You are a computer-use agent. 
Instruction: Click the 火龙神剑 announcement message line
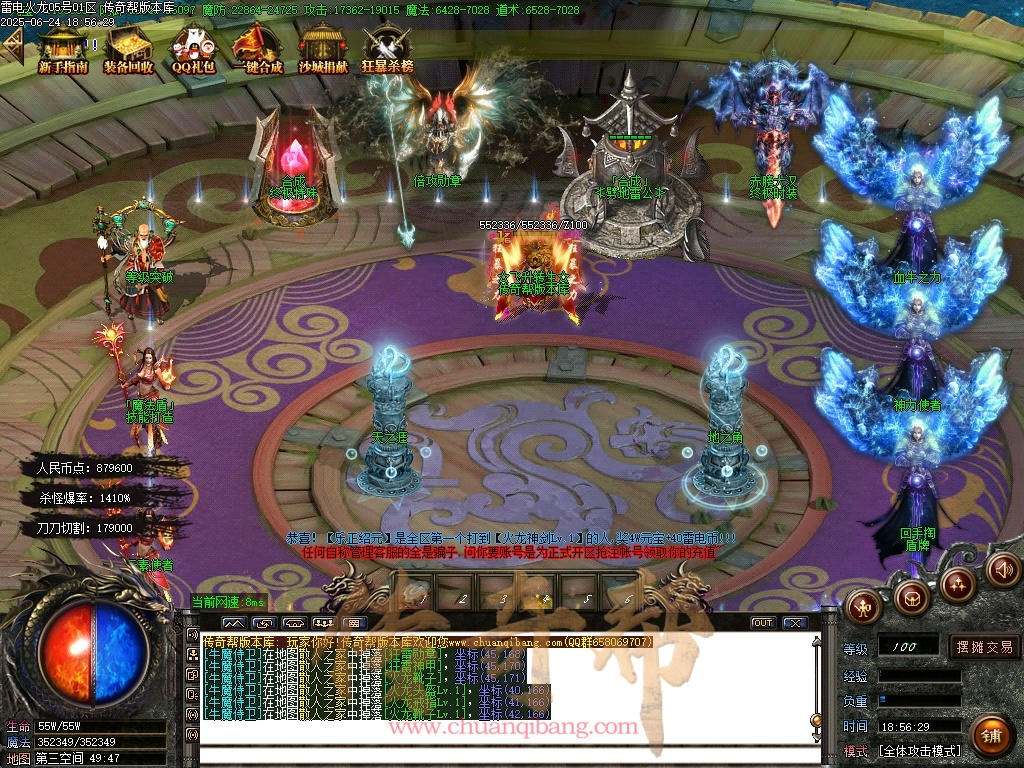click(510, 538)
